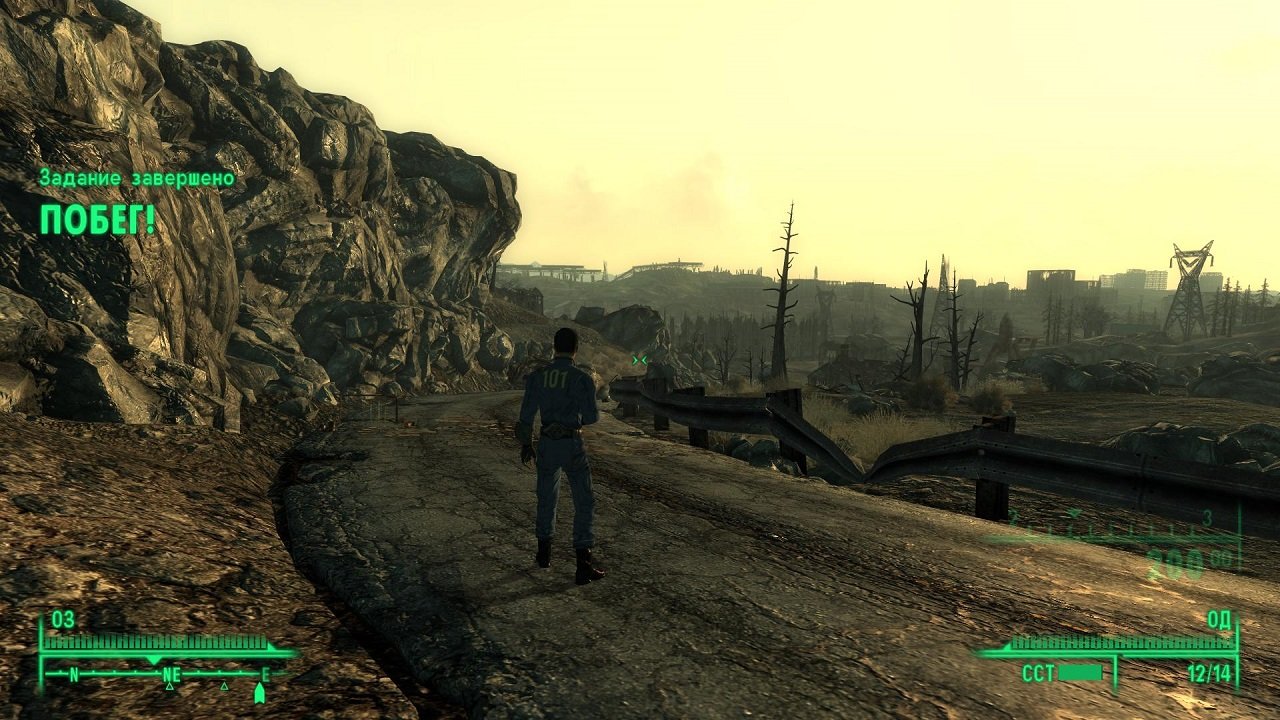Select the player position arrow on the compass

(x=259, y=691)
